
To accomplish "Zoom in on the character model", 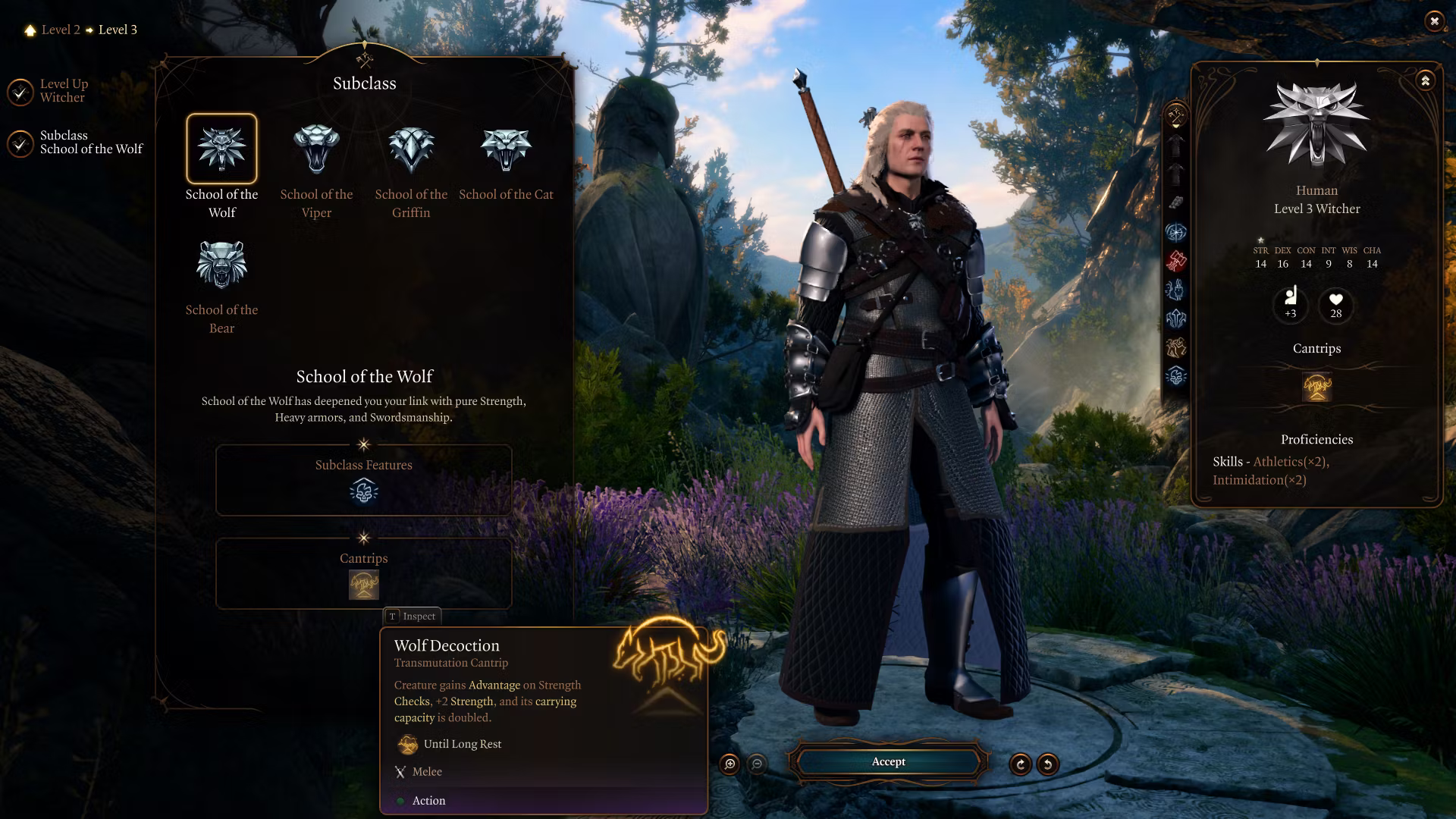I will coord(730,764).
